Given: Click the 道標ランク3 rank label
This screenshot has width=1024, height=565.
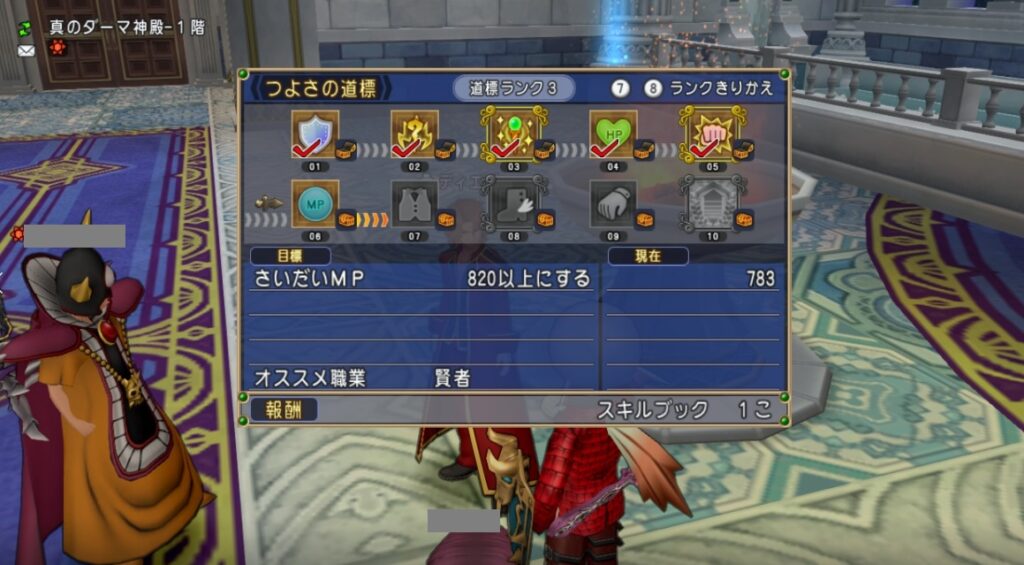Looking at the screenshot, I should pyautogui.click(x=513, y=88).
